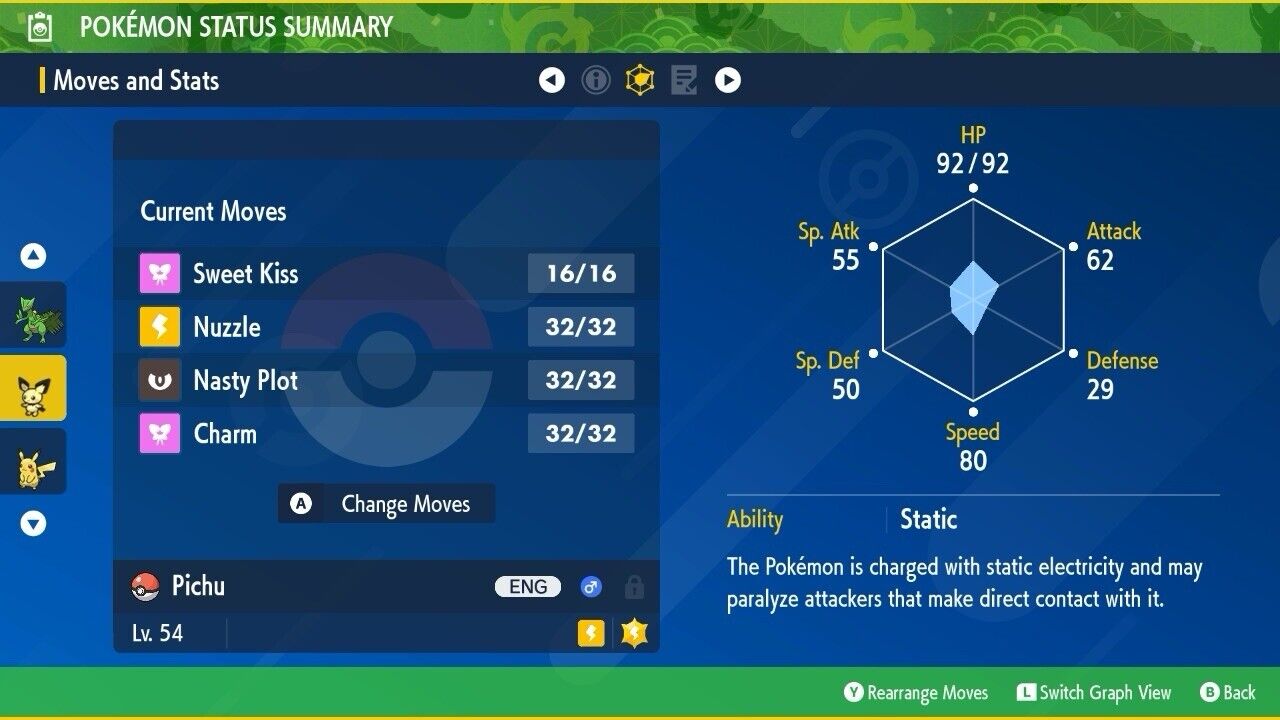This screenshot has height=720, width=1280.
Task: Move down the party list arrow
Action: (x=33, y=523)
